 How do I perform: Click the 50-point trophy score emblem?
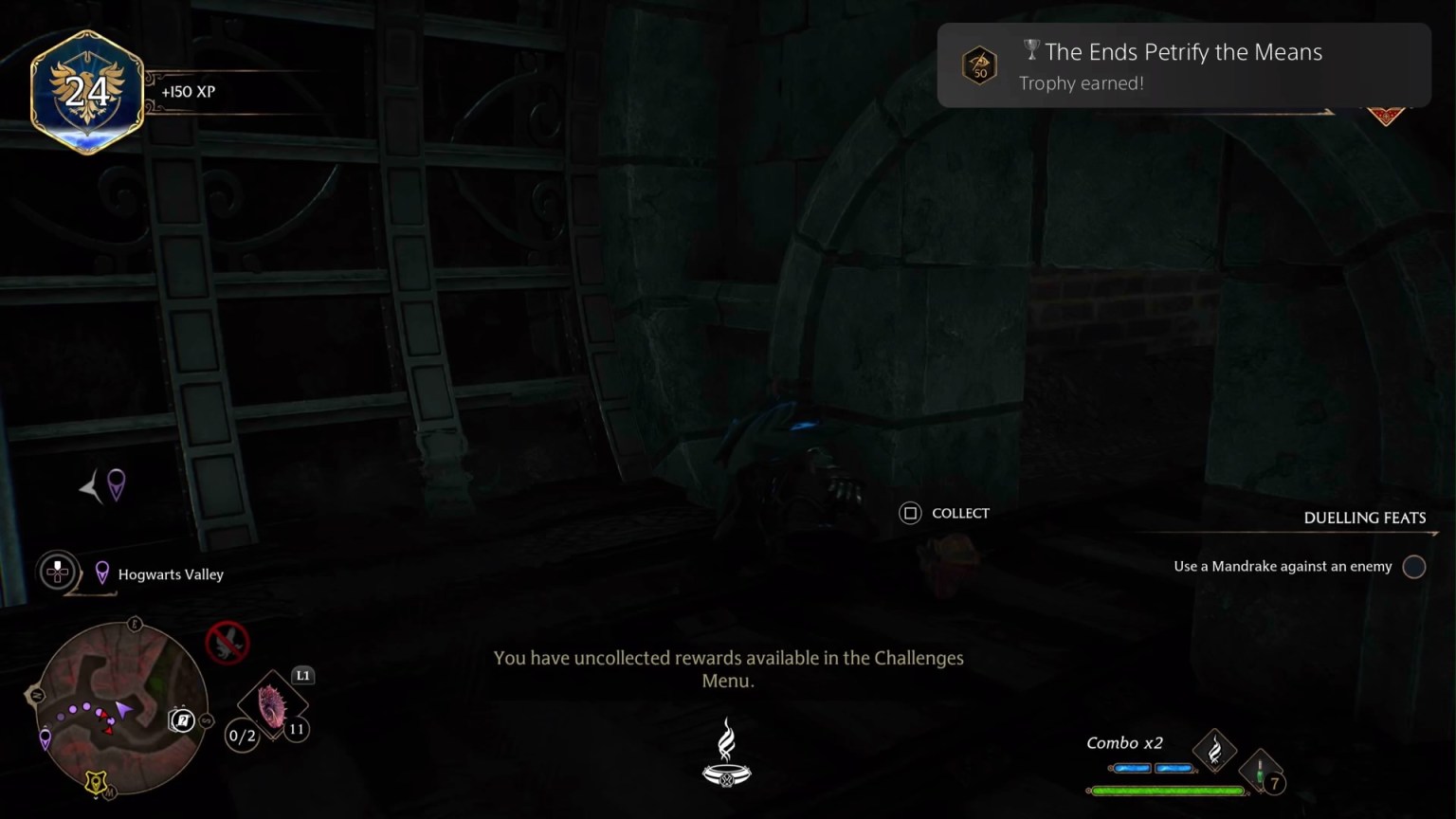(980, 64)
